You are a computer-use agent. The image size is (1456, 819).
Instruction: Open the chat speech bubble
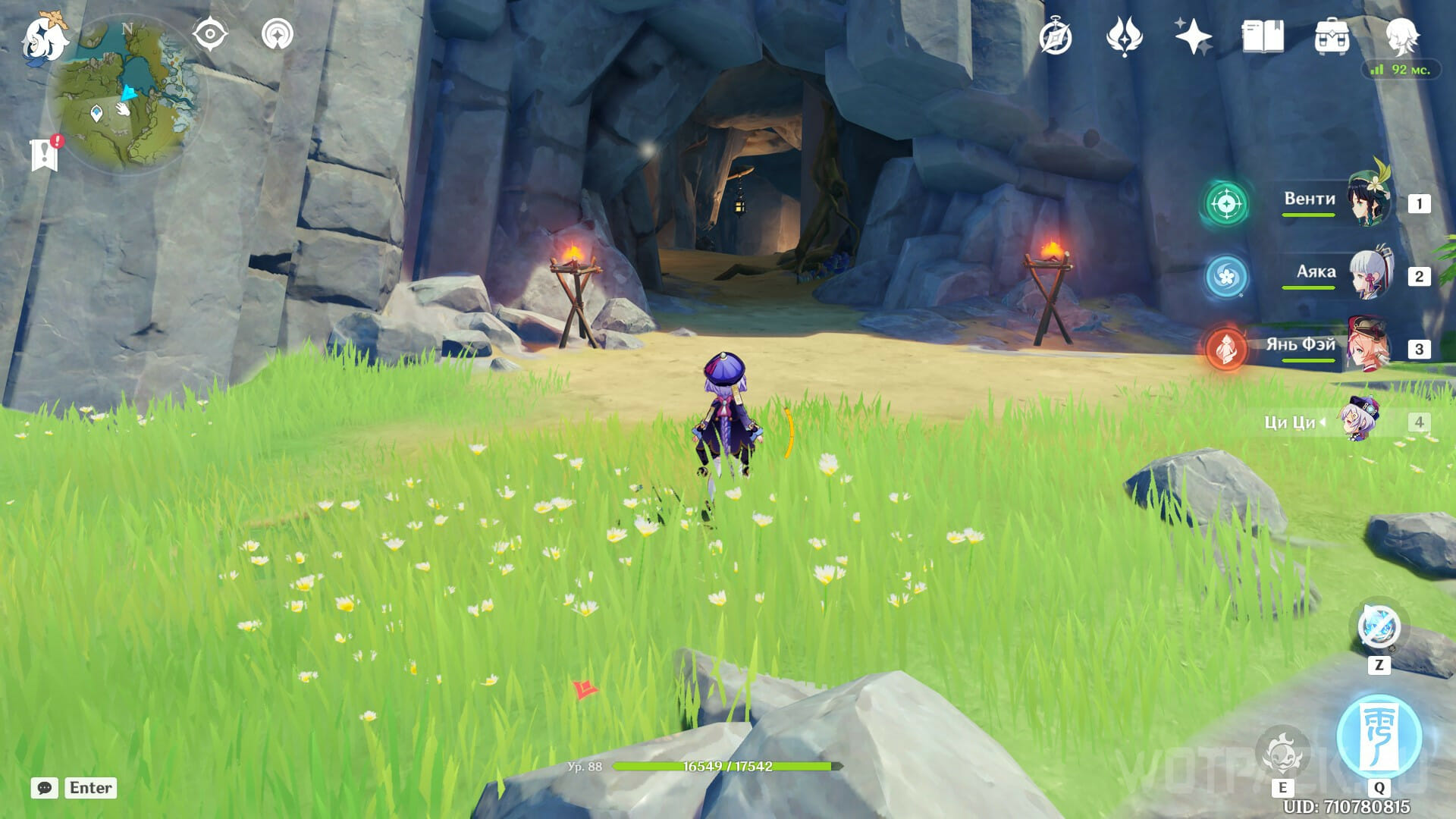[x=45, y=788]
